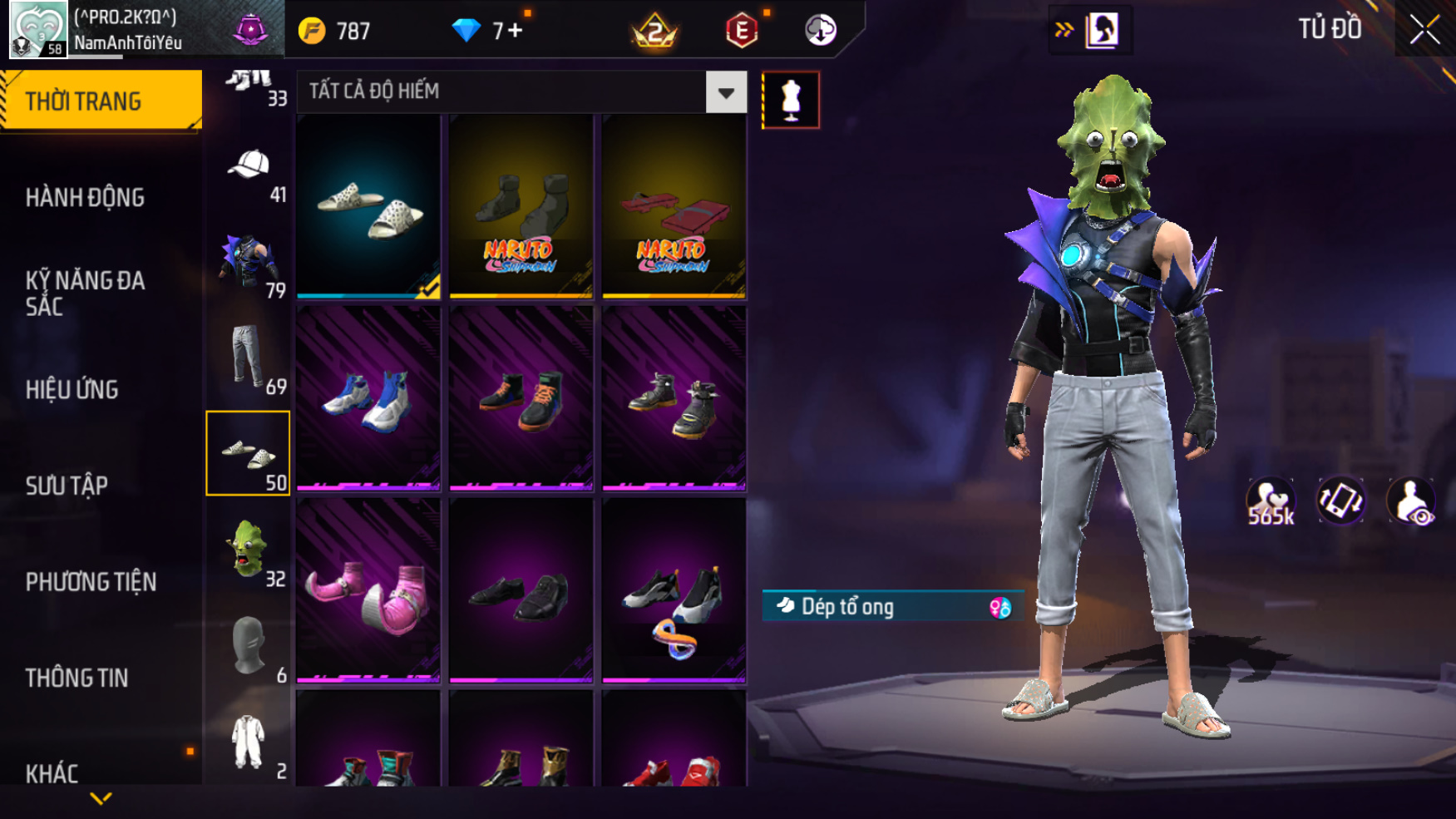
Task: Equip the white honeycomb sandals
Action: (368, 206)
